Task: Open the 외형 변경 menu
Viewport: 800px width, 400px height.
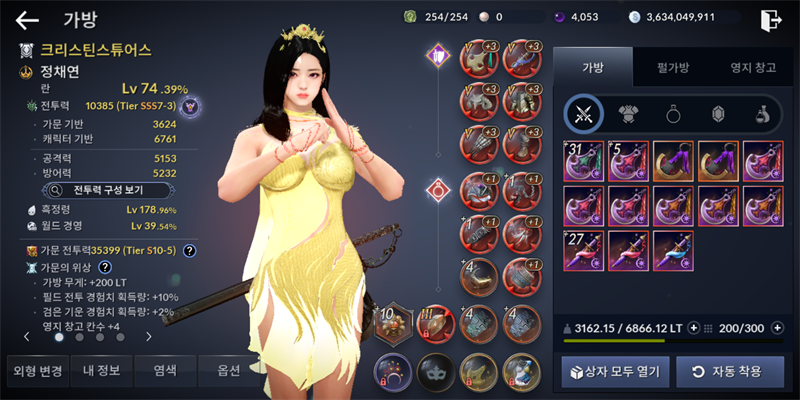Action: (38, 371)
